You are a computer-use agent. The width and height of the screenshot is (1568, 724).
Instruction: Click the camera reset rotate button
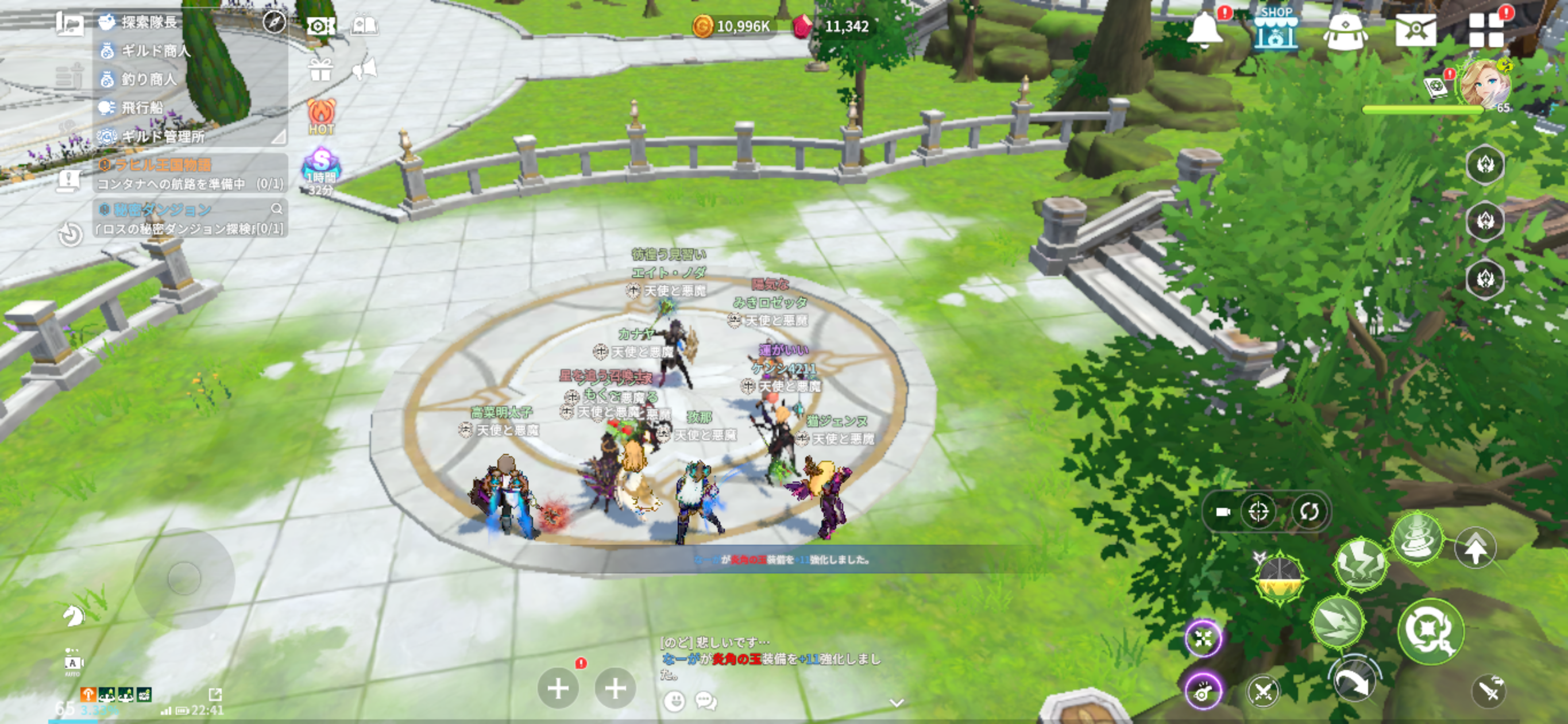click(1309, 511)
